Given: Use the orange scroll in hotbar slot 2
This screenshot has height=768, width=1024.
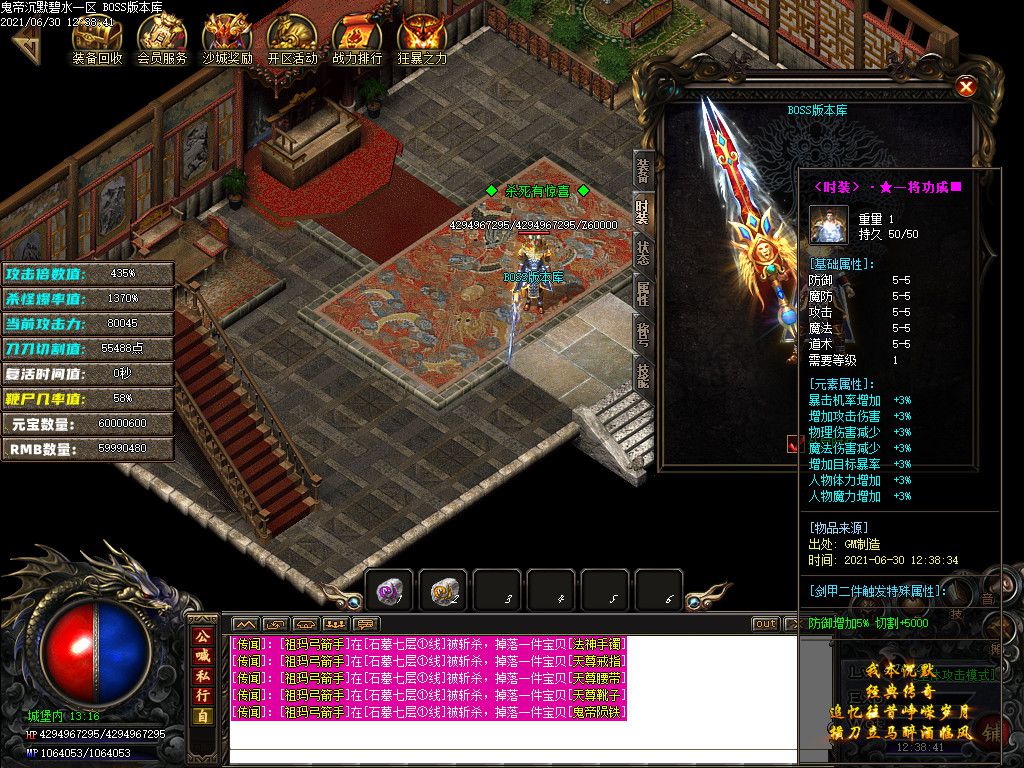Looking at the screenshot, I should coord(443,592).
